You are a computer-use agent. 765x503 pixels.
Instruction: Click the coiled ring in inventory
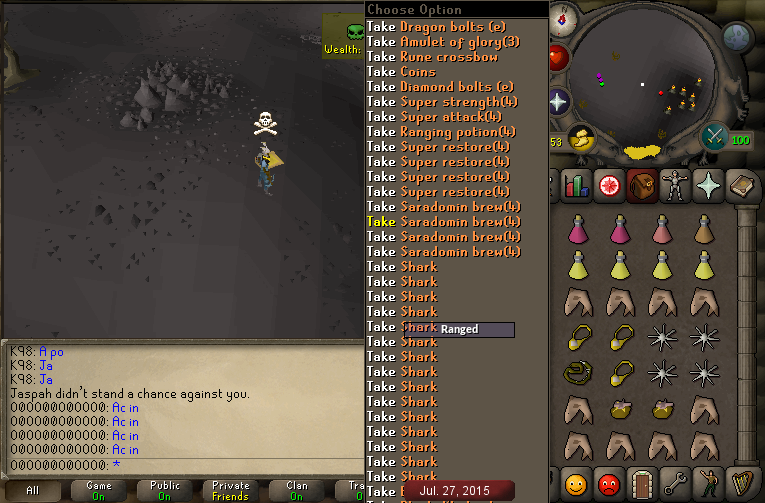tap(575, 374)
